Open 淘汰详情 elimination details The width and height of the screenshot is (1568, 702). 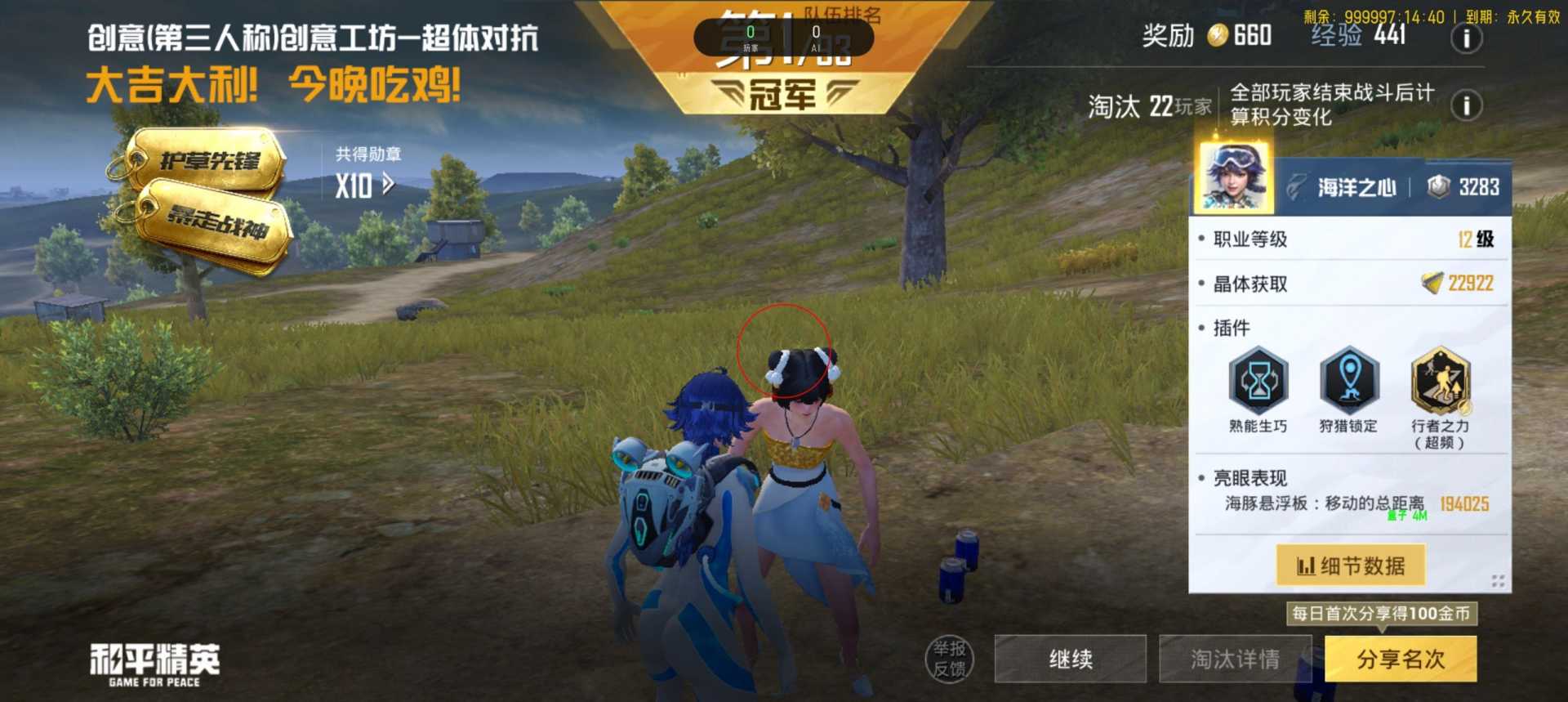[x=1236, y=659]
